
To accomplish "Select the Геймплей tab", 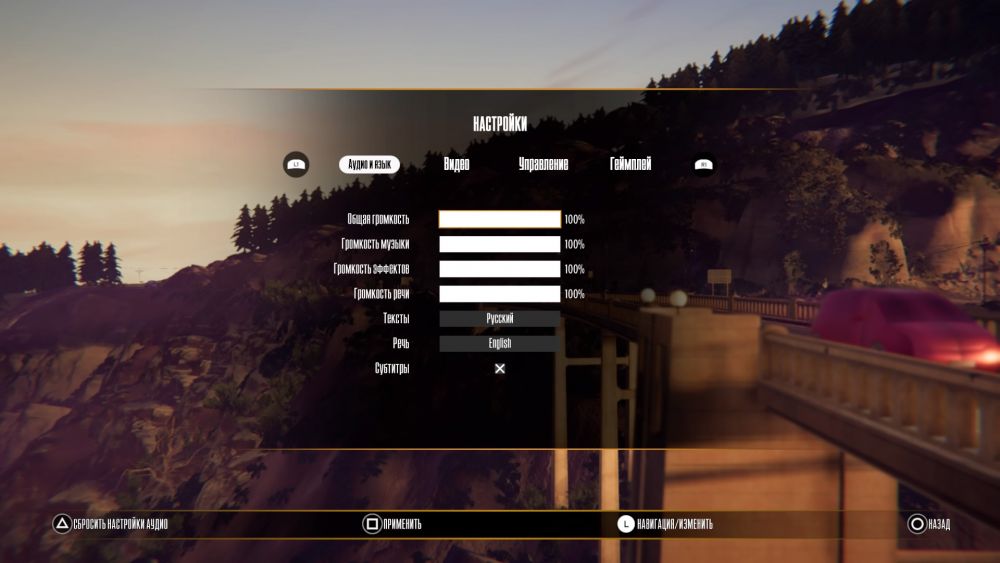I will [x=630, y=164].
